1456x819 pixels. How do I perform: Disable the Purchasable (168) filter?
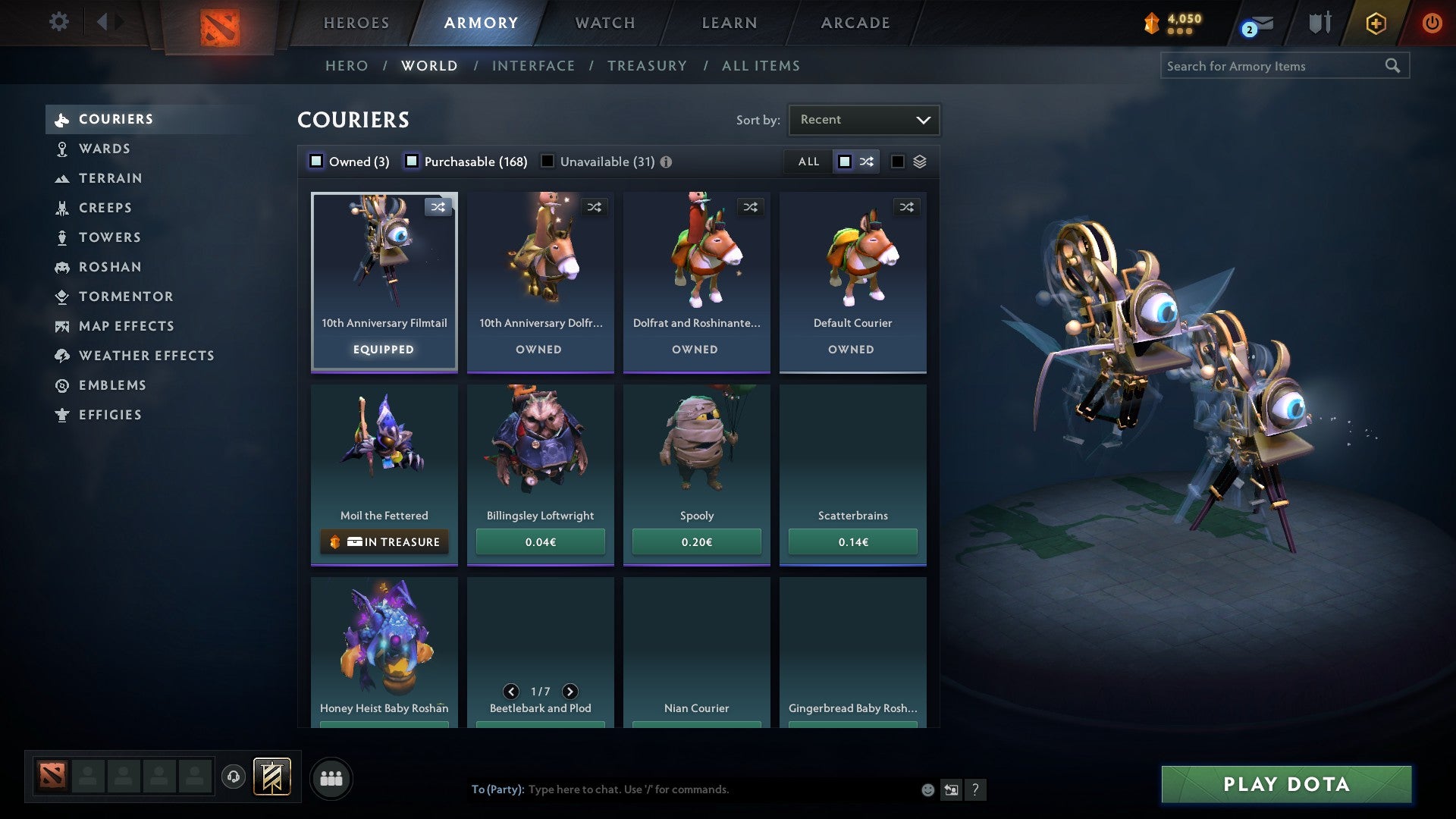coord(412,161)
